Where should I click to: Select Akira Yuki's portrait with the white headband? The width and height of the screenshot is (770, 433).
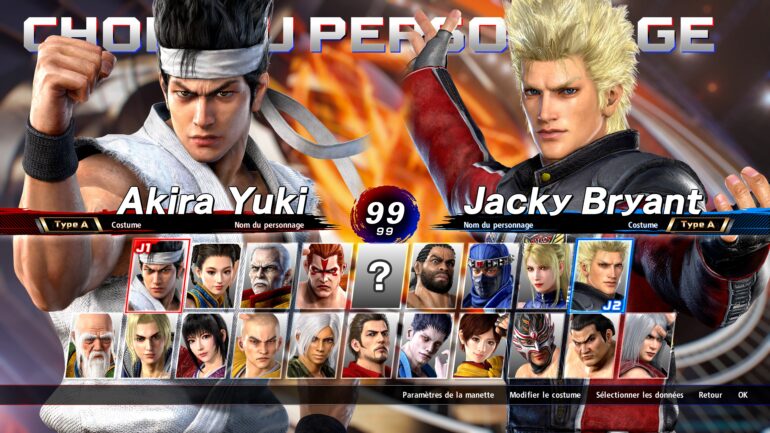click(x=158, y=275)
